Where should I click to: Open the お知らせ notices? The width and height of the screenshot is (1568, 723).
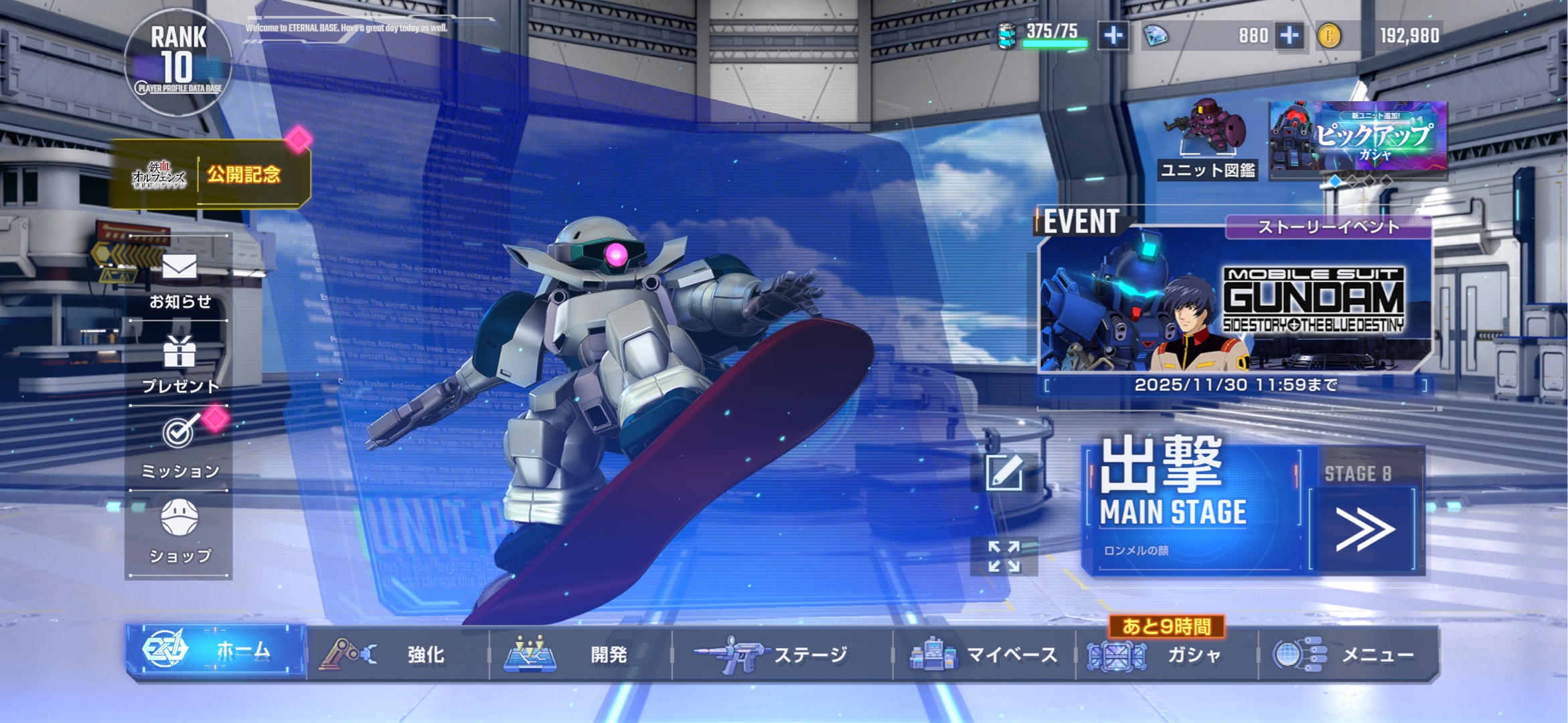pyautogui.click(x=179, y=279)
